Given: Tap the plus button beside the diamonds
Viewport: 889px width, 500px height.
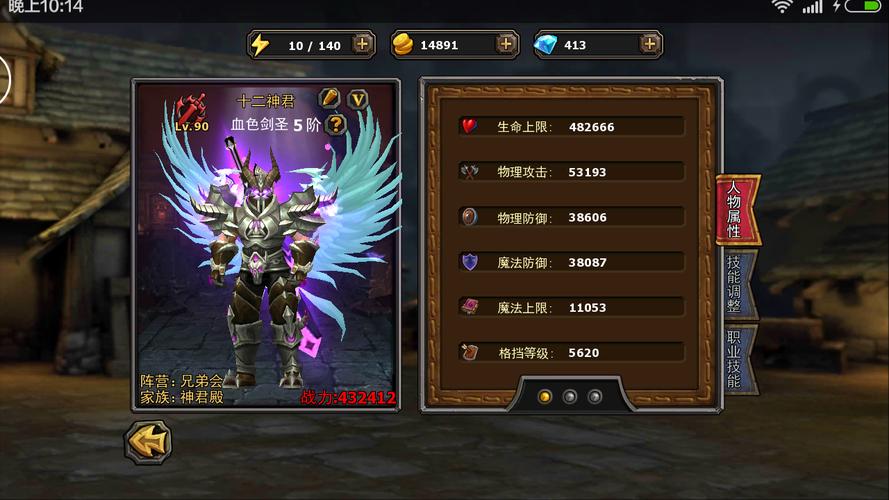Looking at the screenshot, I should pos(650,44).
